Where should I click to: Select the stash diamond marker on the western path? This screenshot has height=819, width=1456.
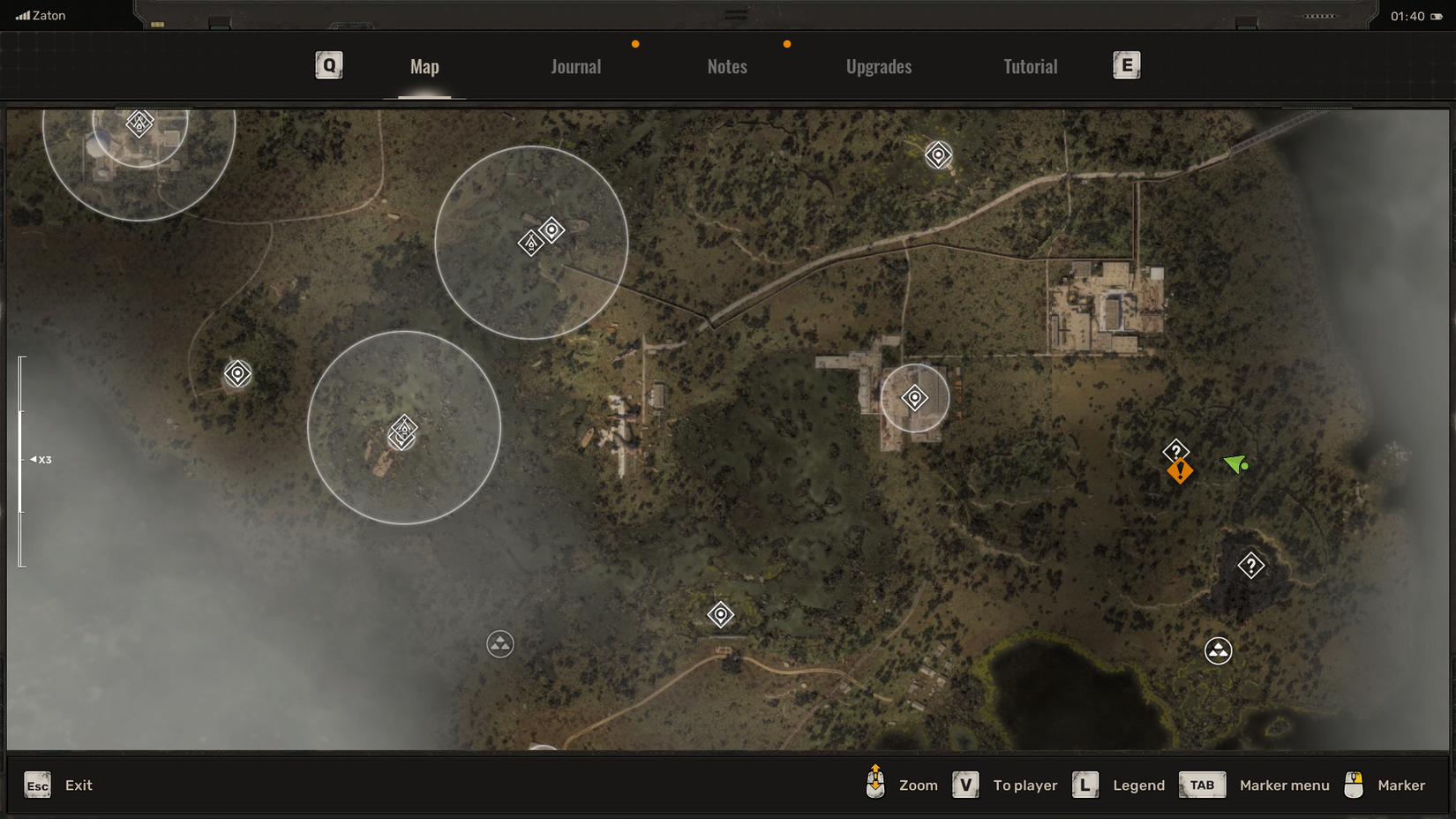tap(238, 374)
